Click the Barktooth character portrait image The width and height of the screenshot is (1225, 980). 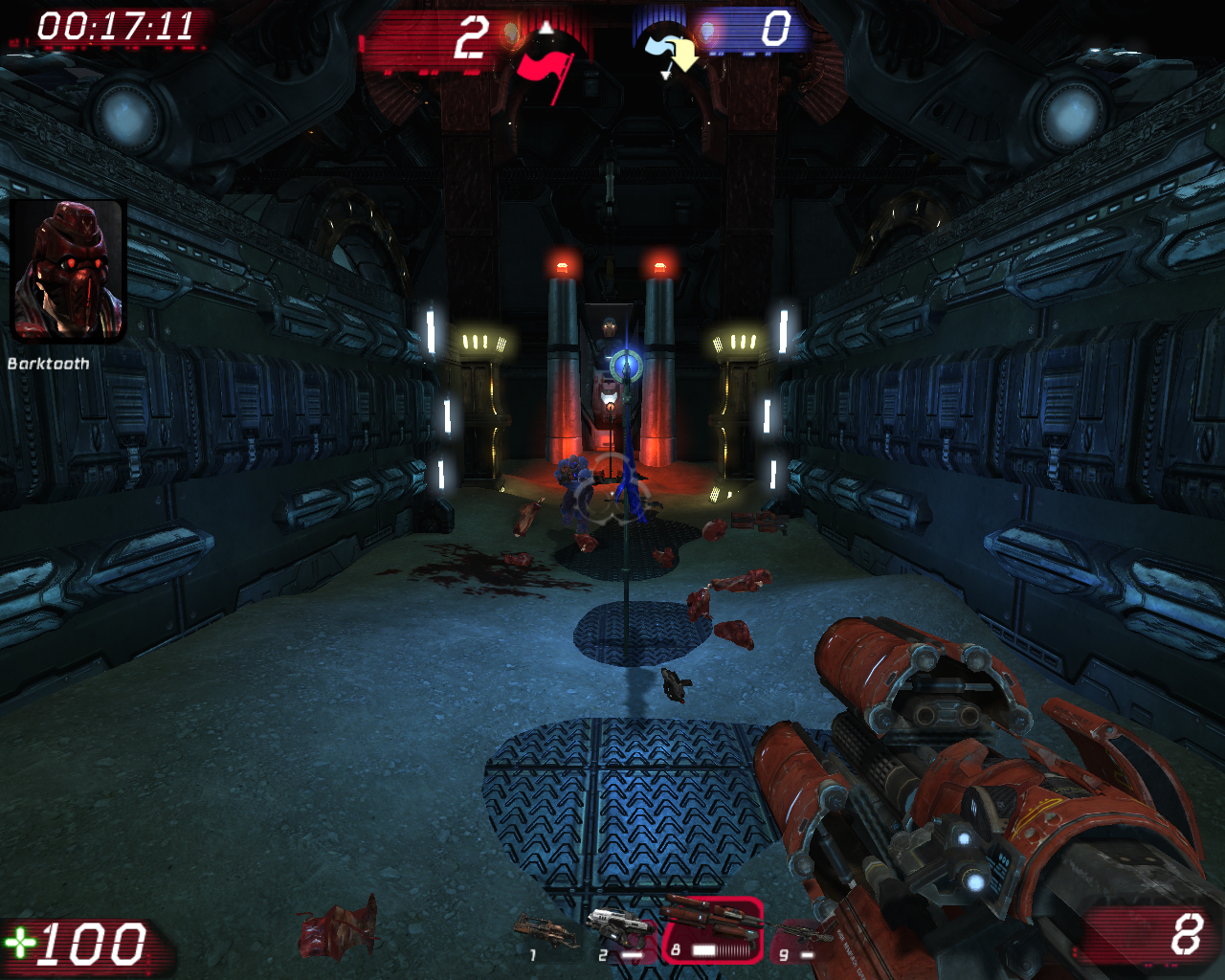pos(67,271)
